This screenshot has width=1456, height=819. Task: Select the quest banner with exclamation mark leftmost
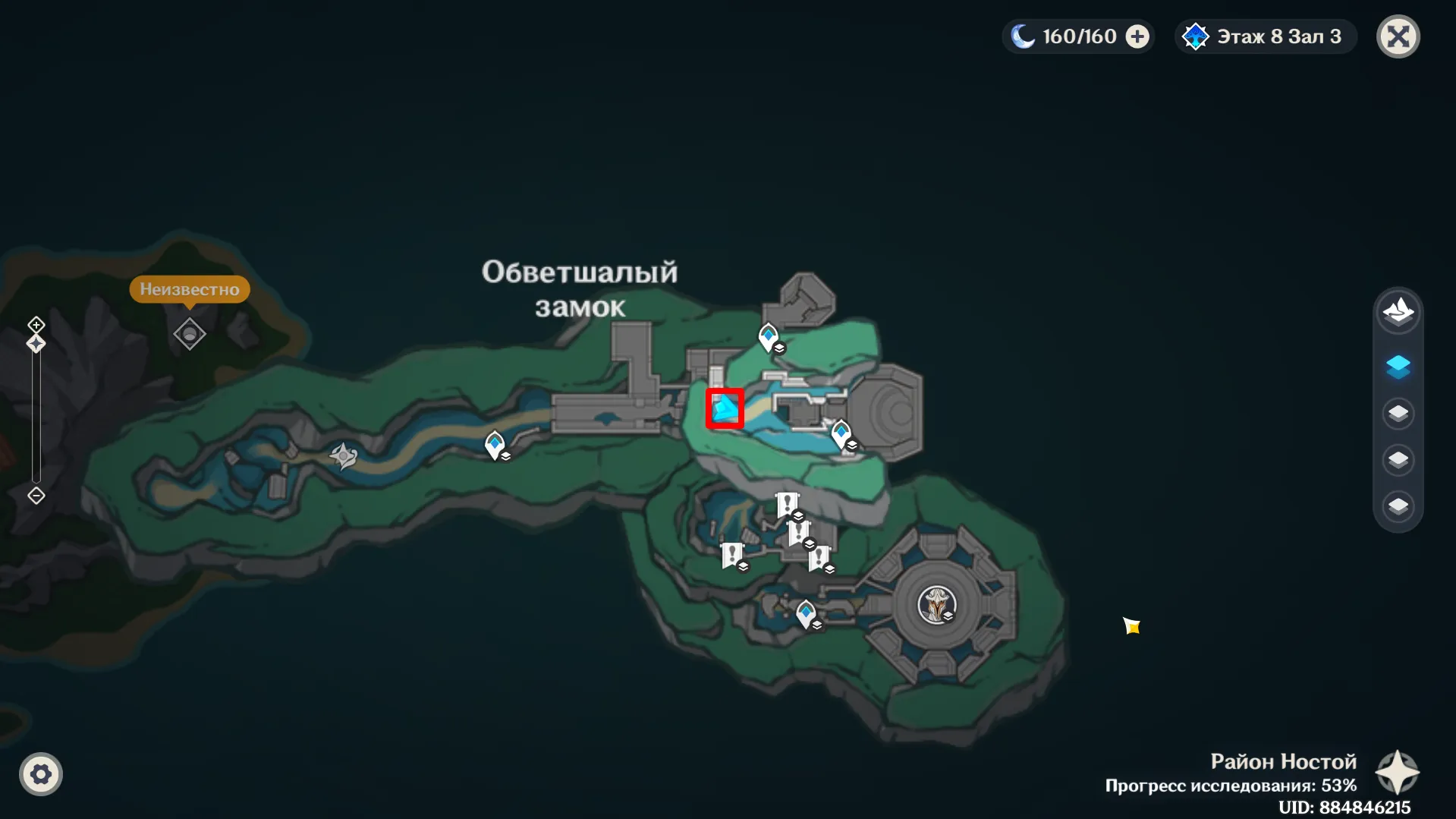[x=731, y=554]
